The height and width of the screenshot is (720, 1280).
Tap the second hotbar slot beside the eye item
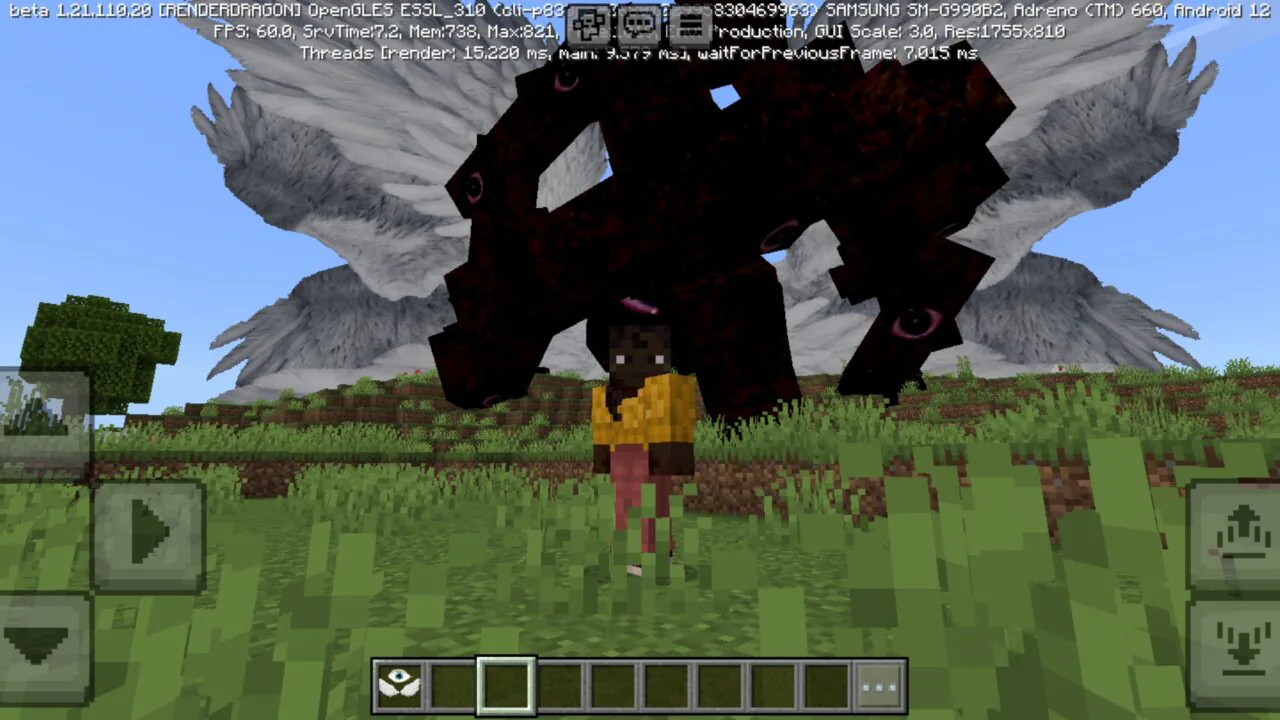pos(453,686)
